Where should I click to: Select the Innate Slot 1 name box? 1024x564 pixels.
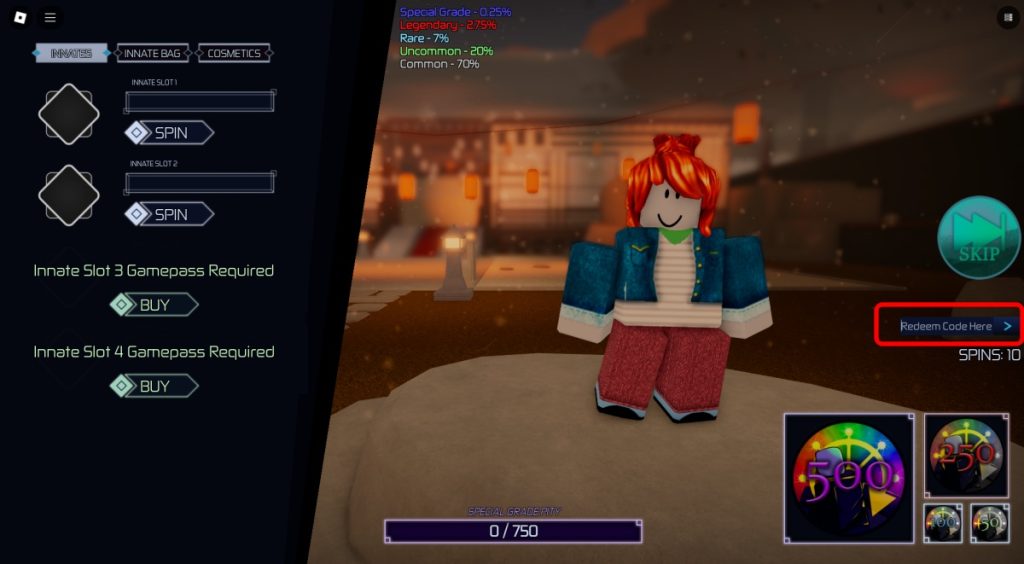point(199,101)
